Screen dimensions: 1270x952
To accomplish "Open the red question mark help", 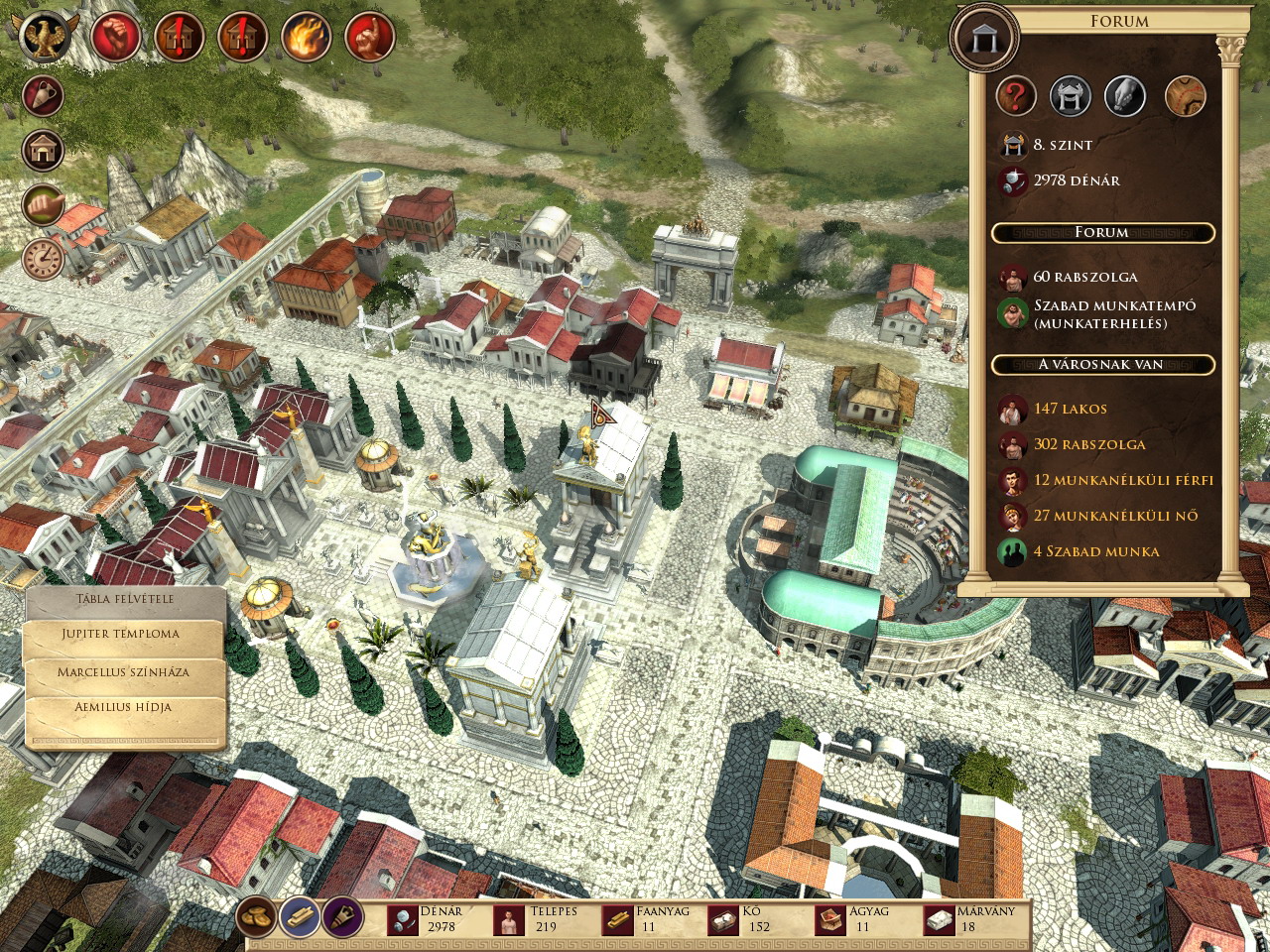I will pos(1016,96).
